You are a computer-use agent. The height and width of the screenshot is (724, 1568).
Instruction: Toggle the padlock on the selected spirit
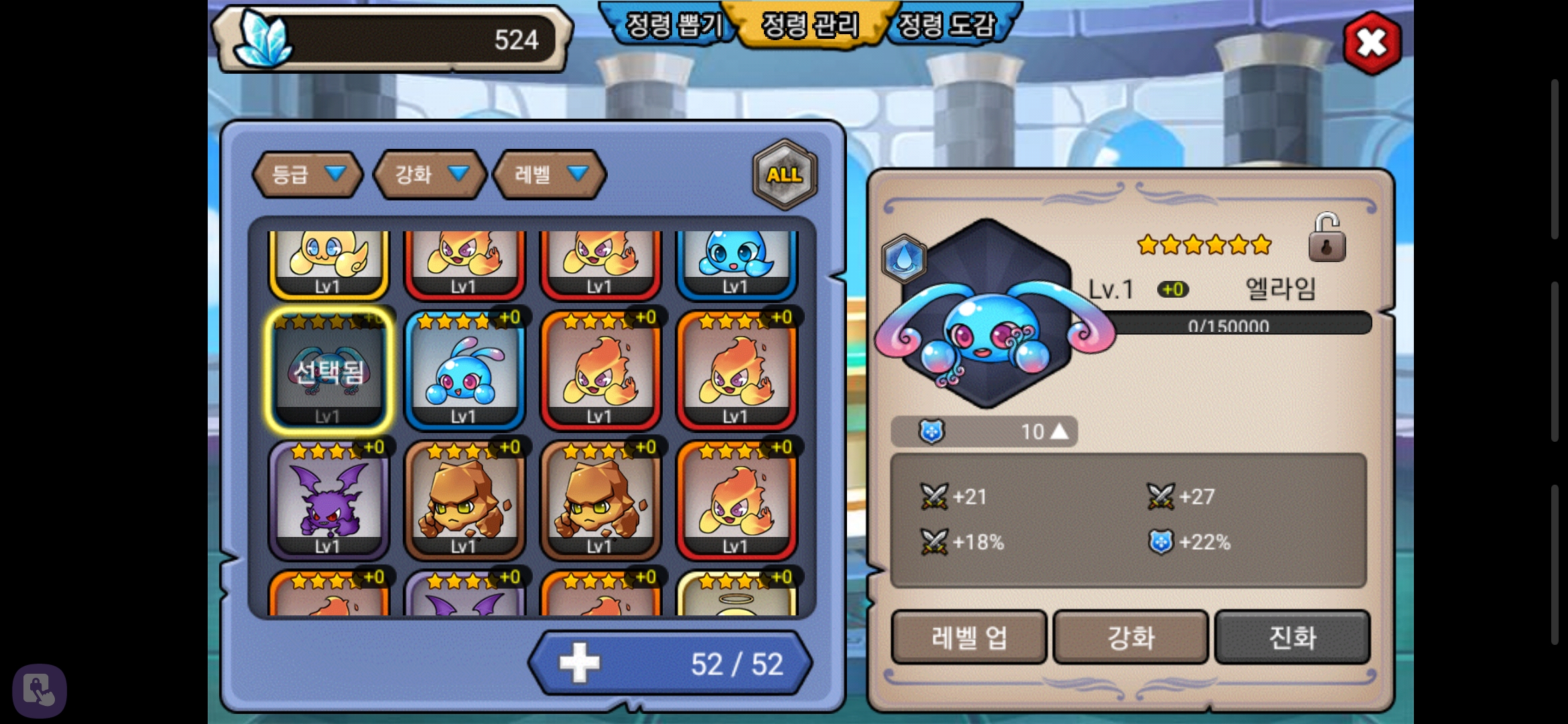point(1326,238)
